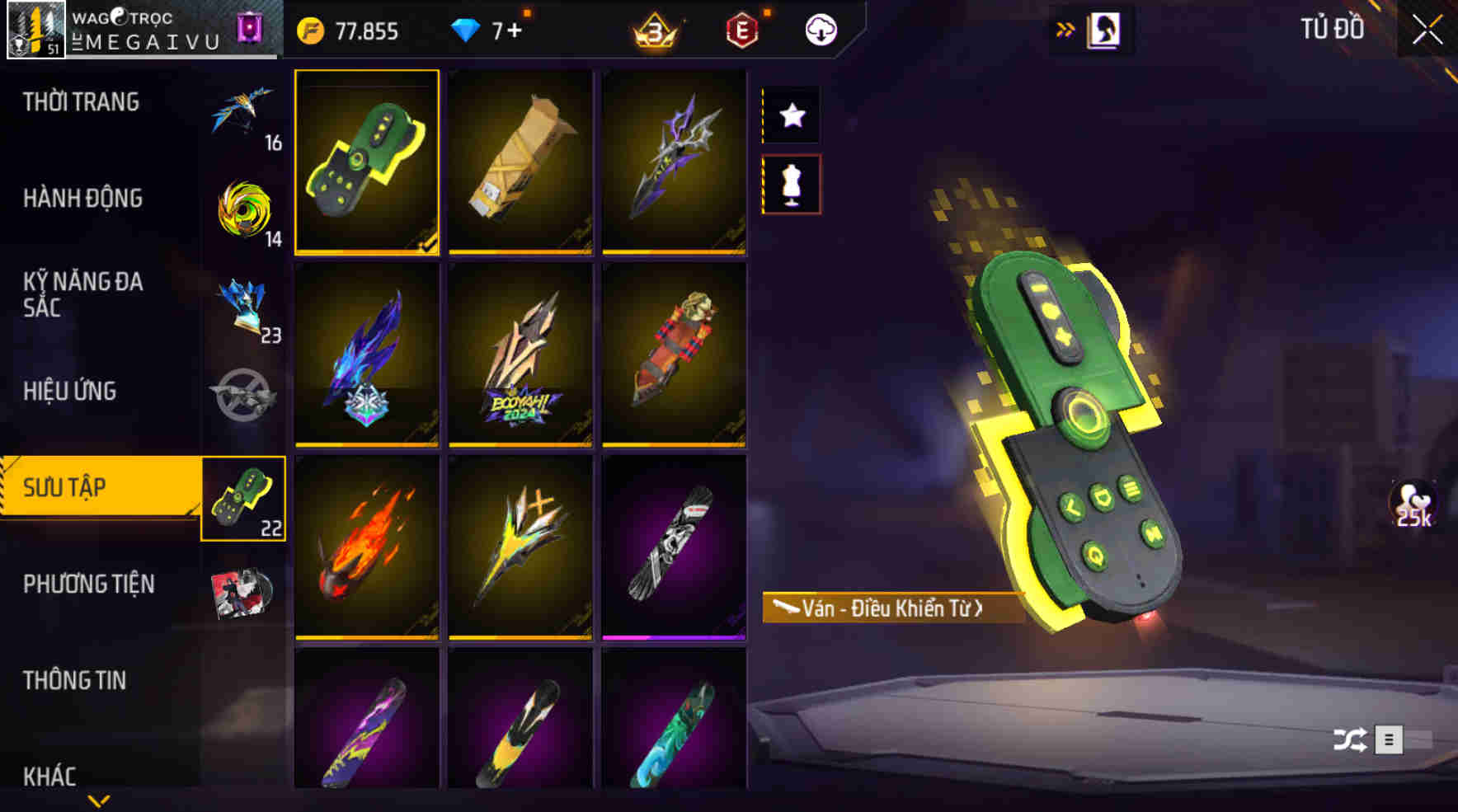
Task: Open the skateboard collection category
Action: click(x=243, y=499)
